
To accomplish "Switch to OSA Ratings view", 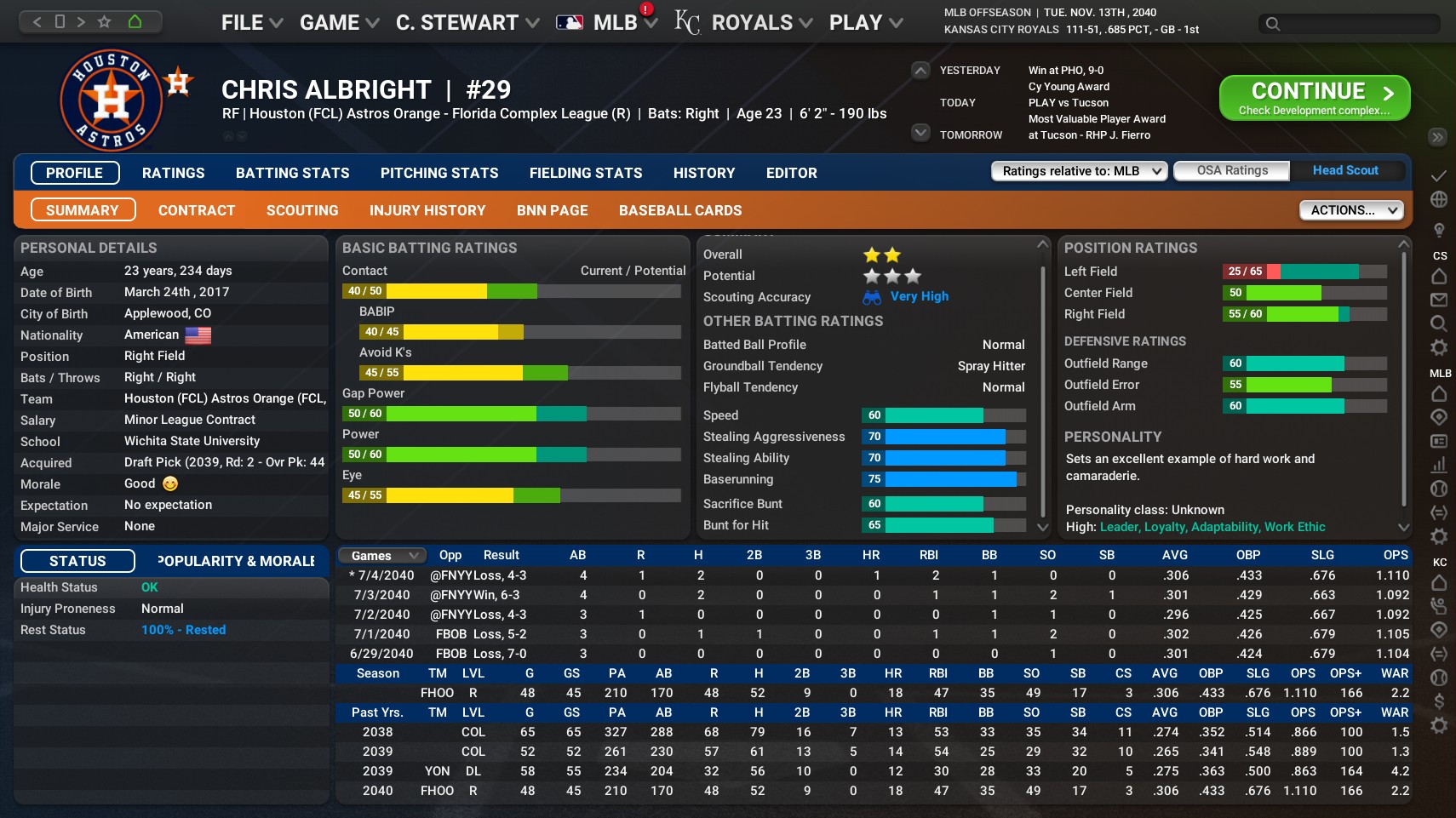I will 1230,170.
